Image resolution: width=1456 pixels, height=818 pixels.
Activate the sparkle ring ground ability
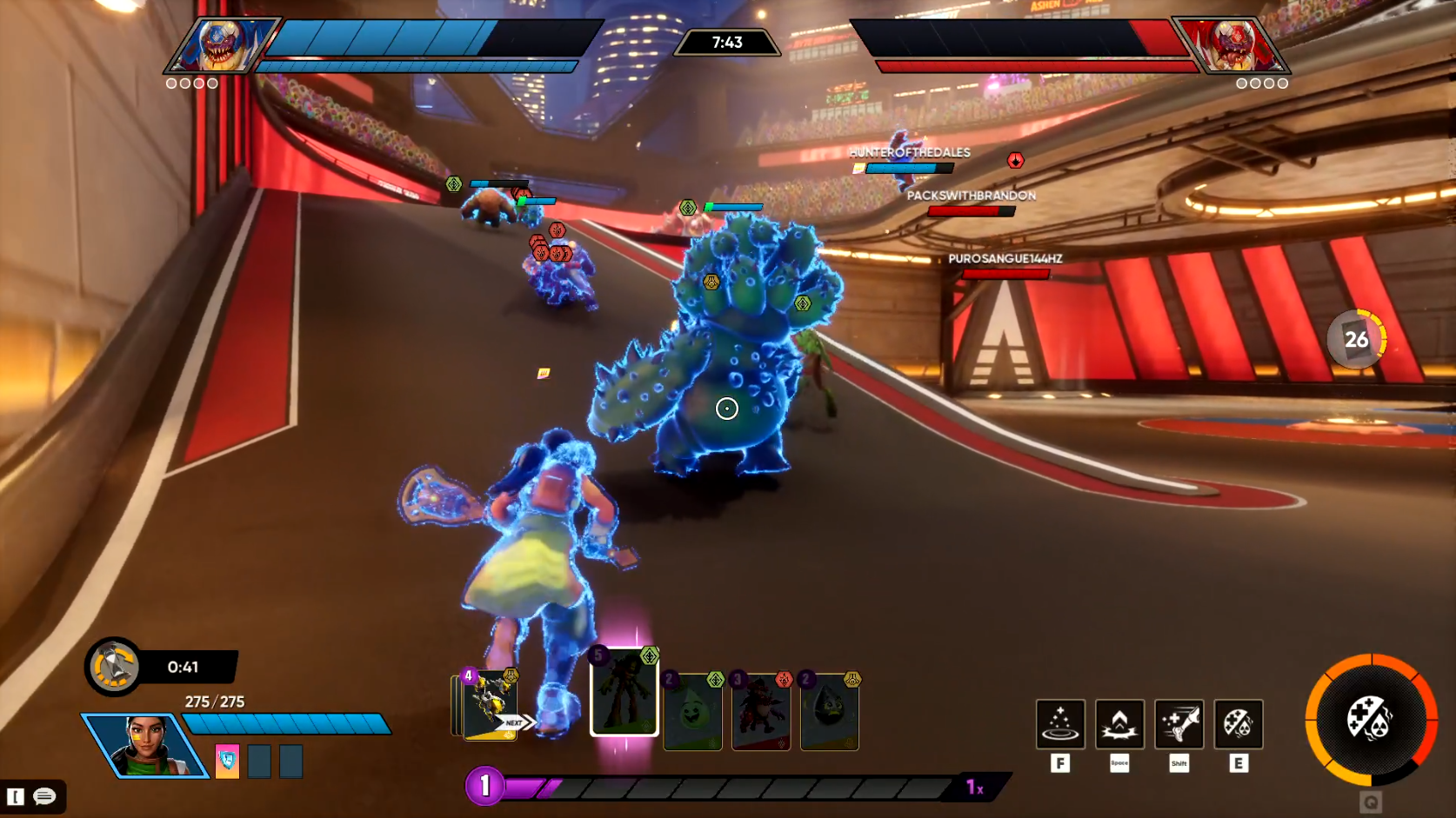1059,724
